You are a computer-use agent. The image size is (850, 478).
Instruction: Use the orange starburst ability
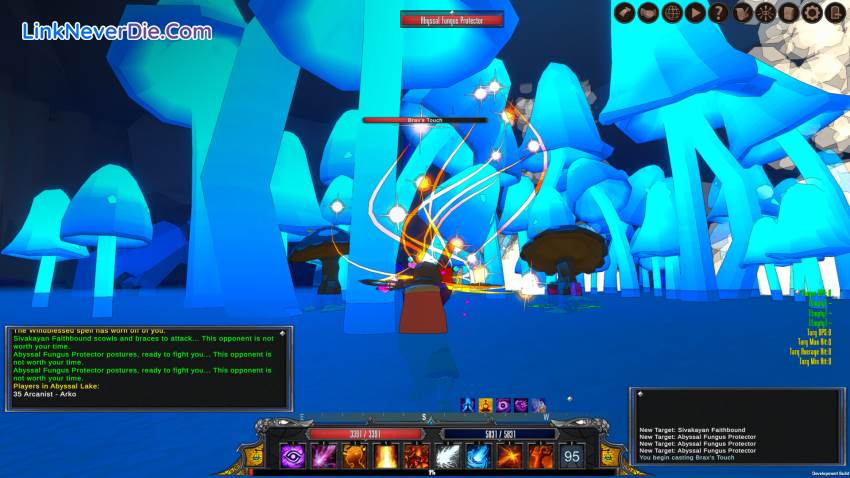pos(509,456)
